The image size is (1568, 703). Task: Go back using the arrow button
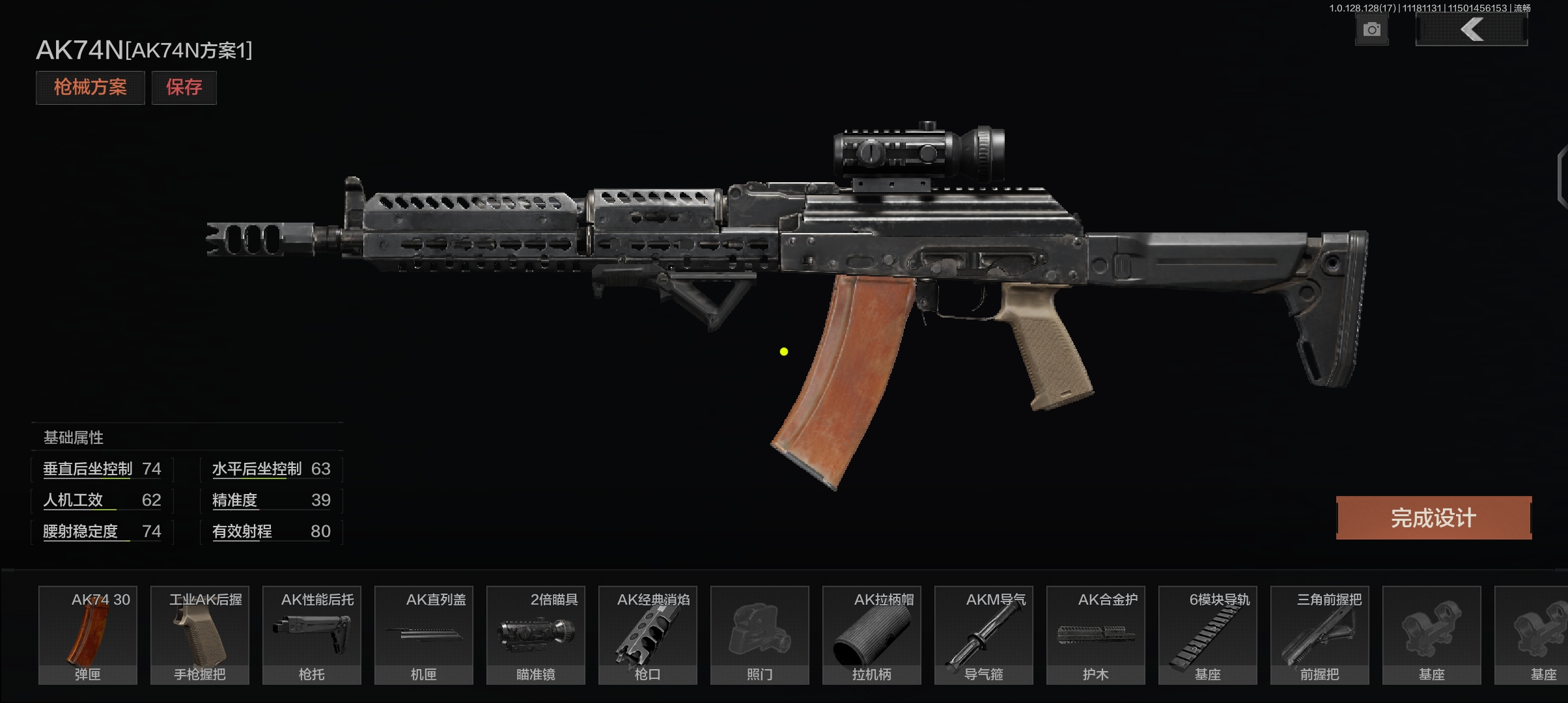[x=1471, y=30]
